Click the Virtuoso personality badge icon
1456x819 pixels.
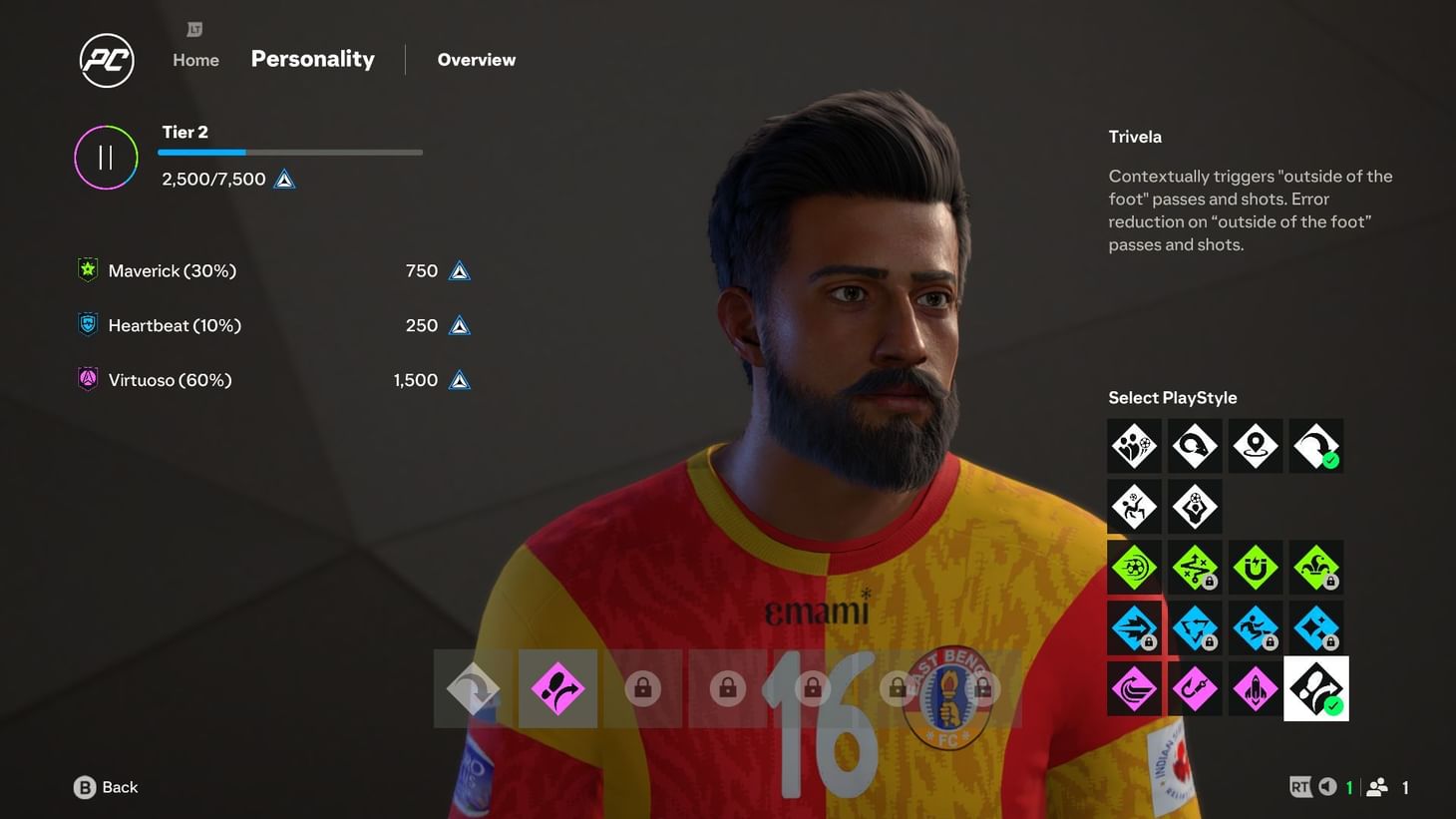[x=87, y=379]
